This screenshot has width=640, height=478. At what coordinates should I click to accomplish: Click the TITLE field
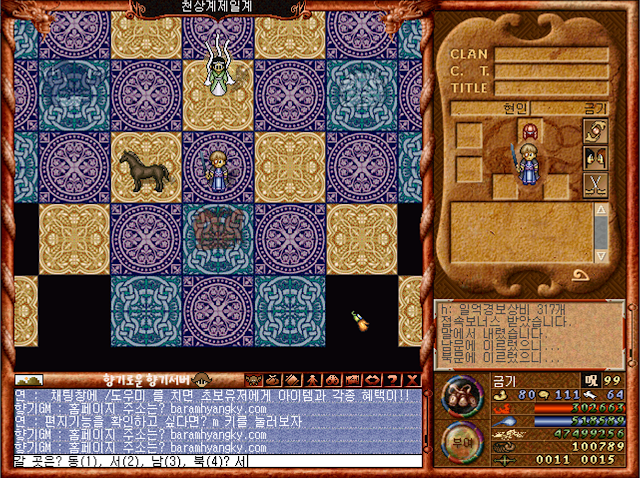click(551, 88)
